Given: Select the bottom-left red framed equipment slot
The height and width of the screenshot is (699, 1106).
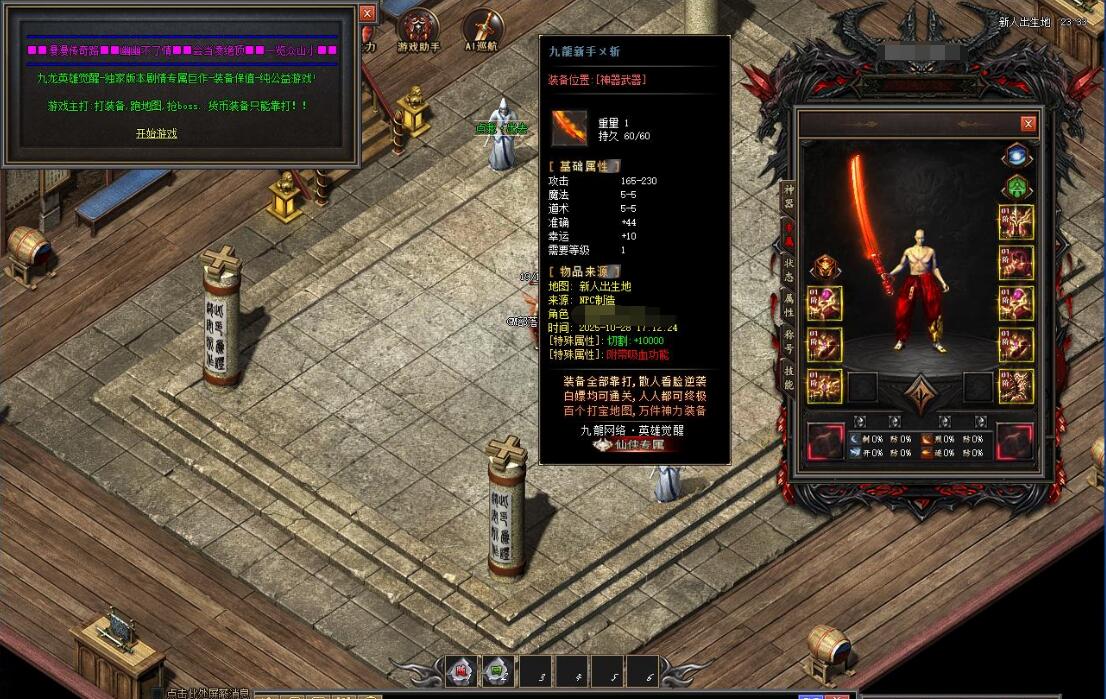Looking at the screenshot, I should 825,442.
